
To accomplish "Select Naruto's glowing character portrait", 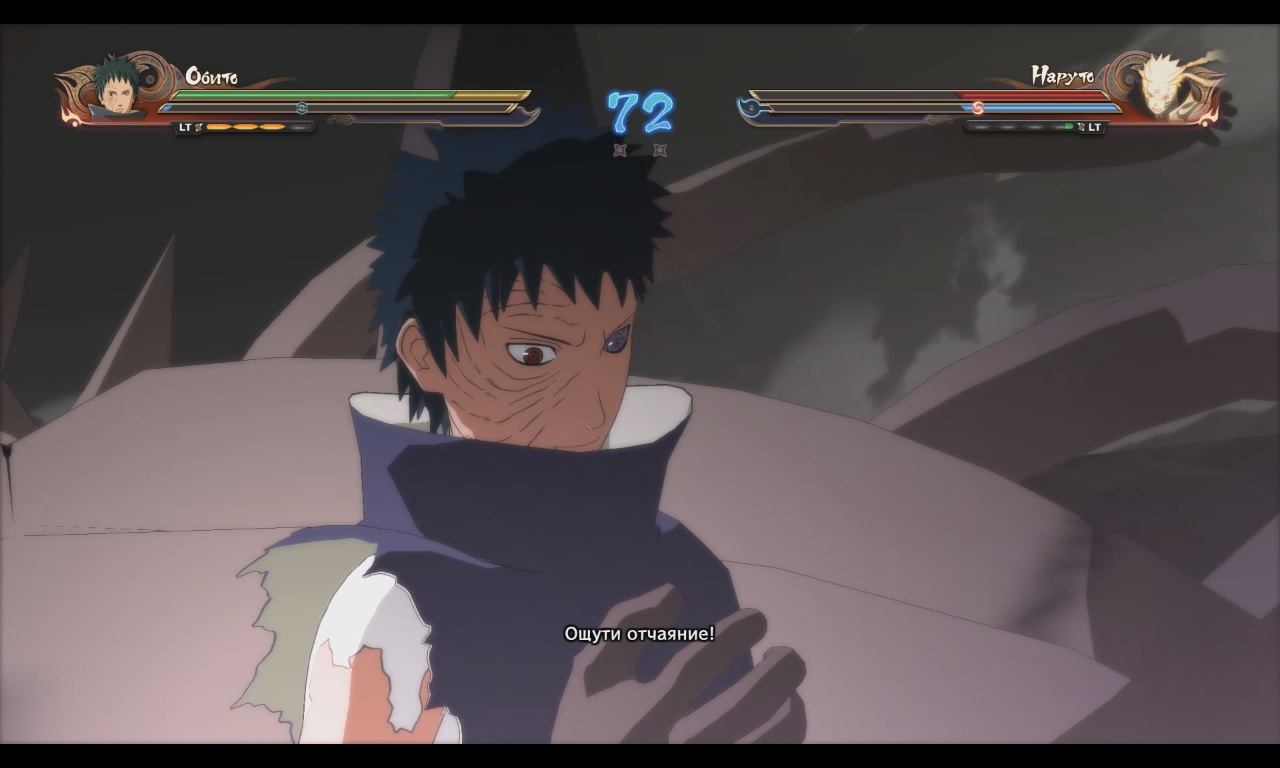I will (1164, 87).
